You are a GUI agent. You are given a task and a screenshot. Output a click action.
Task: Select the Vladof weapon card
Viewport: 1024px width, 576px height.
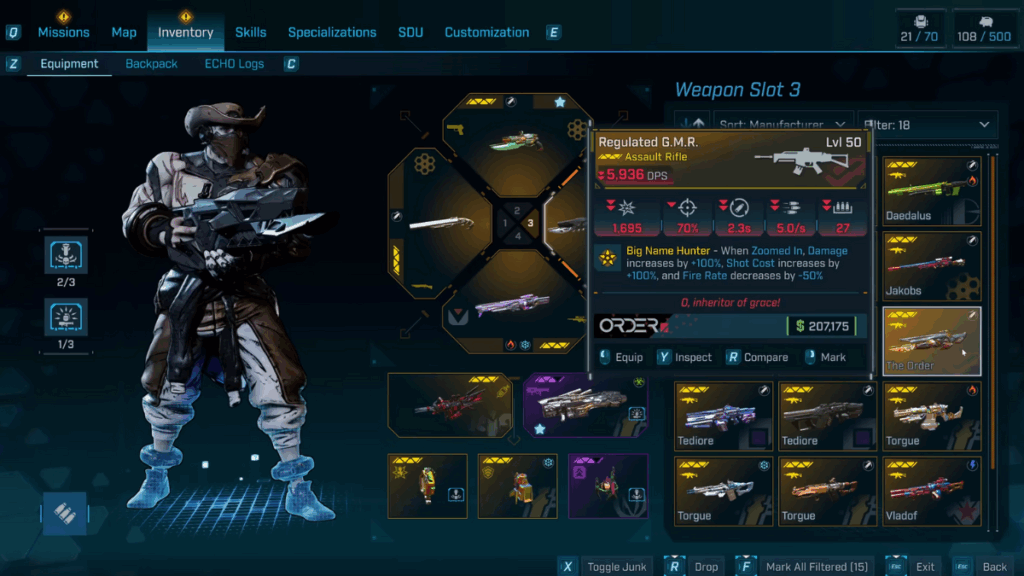tap(932, 491)
